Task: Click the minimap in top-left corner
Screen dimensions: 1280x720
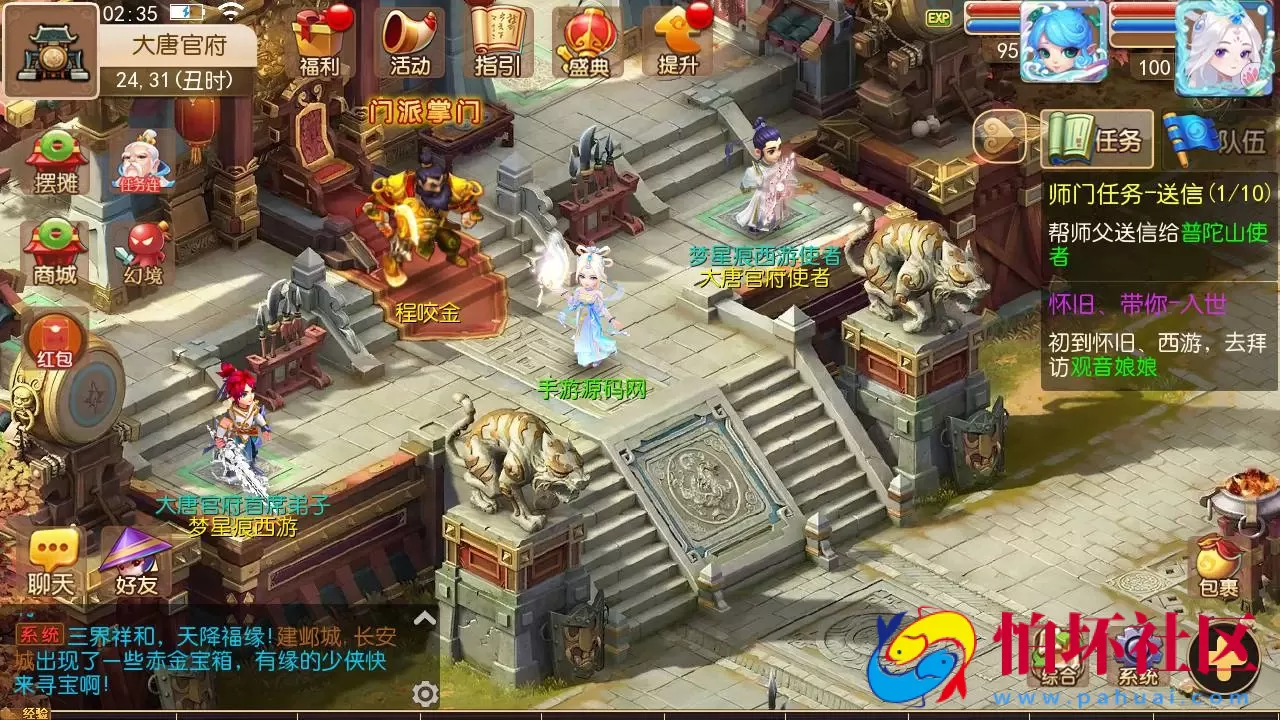Action: click(49, 49)
